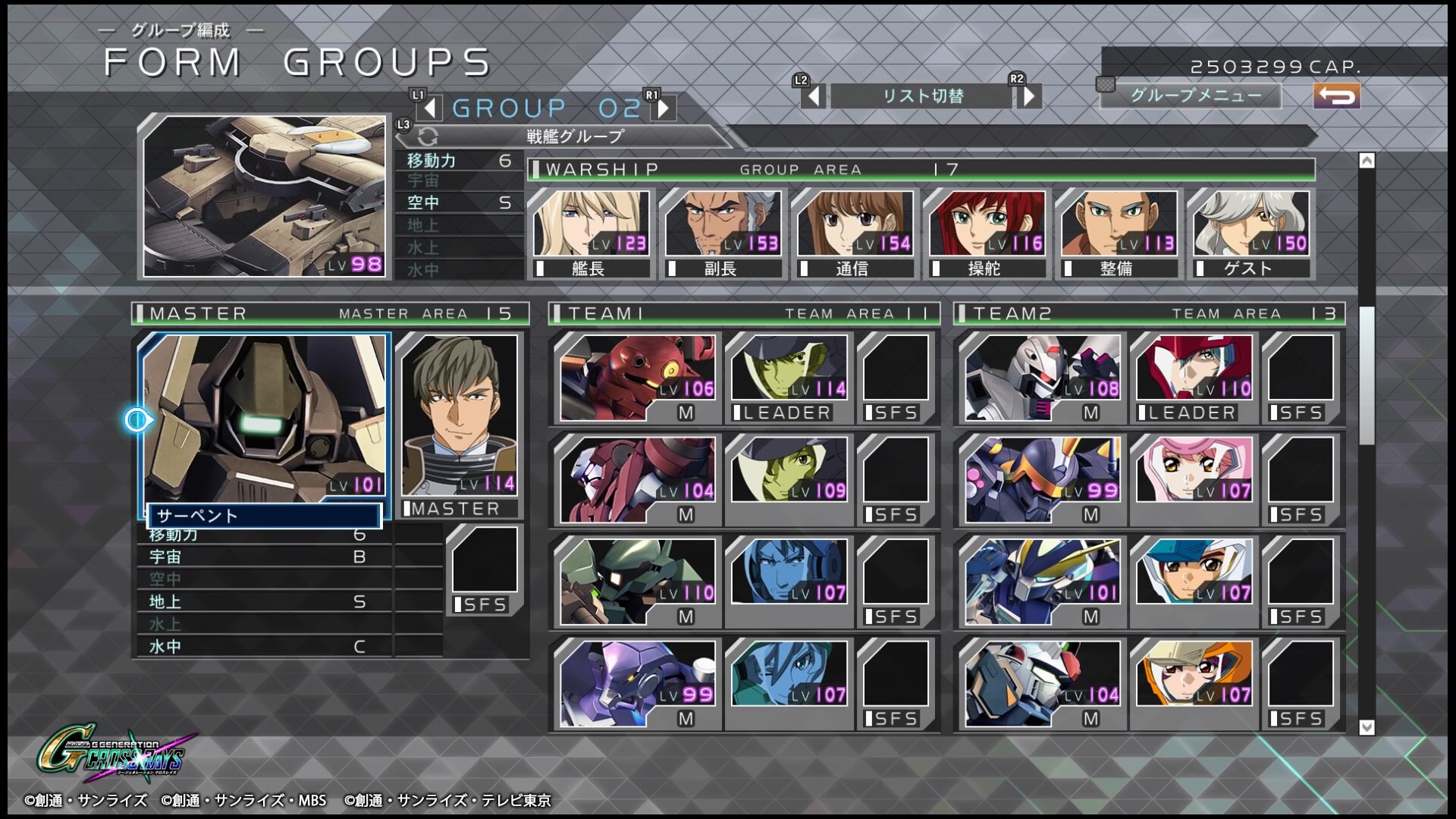Select the ゲスト guest crew slot
Image resolution: width=1456 pixels, height=819 pixels.
coord(1250,234)
